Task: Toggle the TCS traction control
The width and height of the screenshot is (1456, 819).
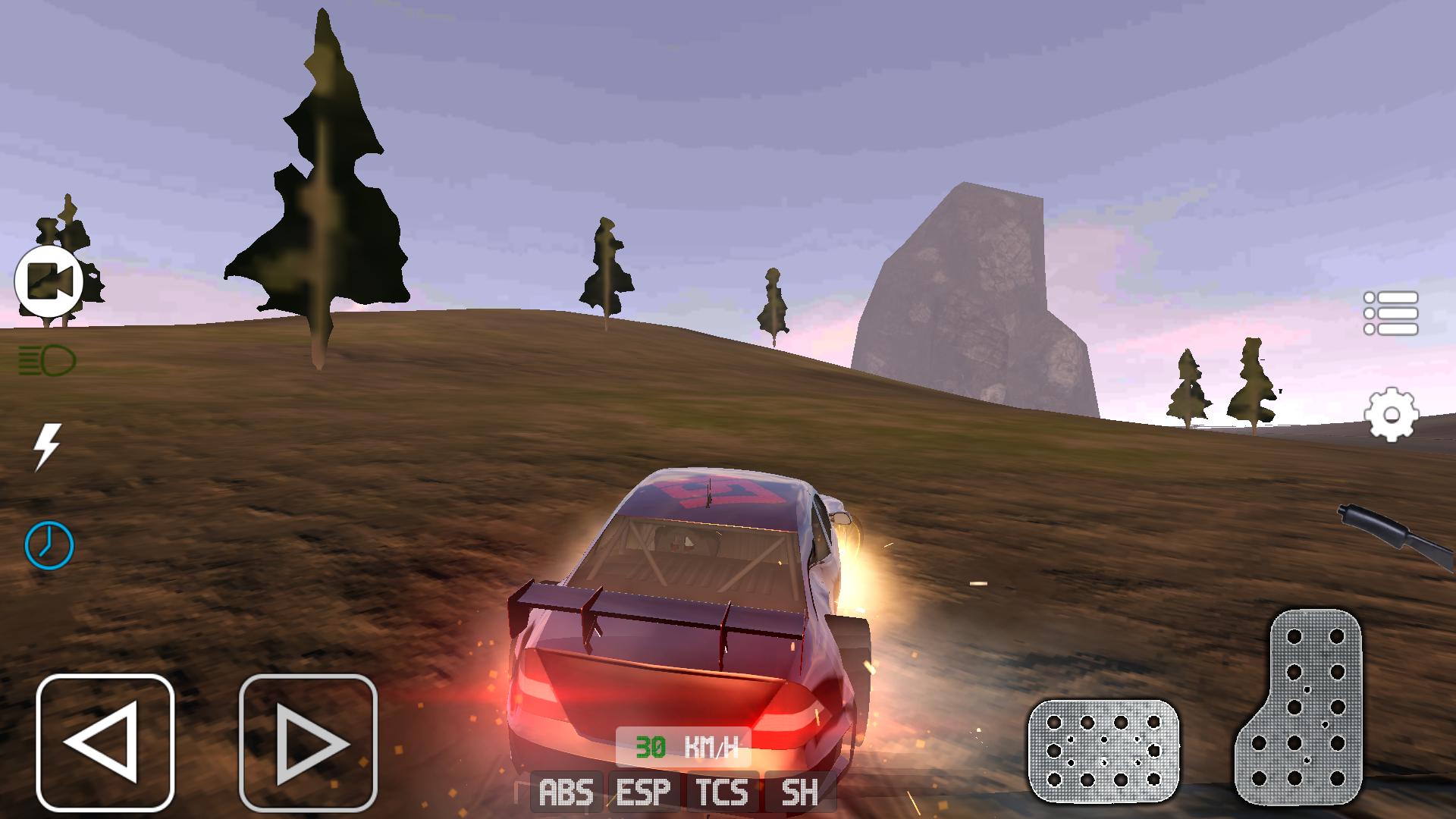Action: tap(722, 793)
